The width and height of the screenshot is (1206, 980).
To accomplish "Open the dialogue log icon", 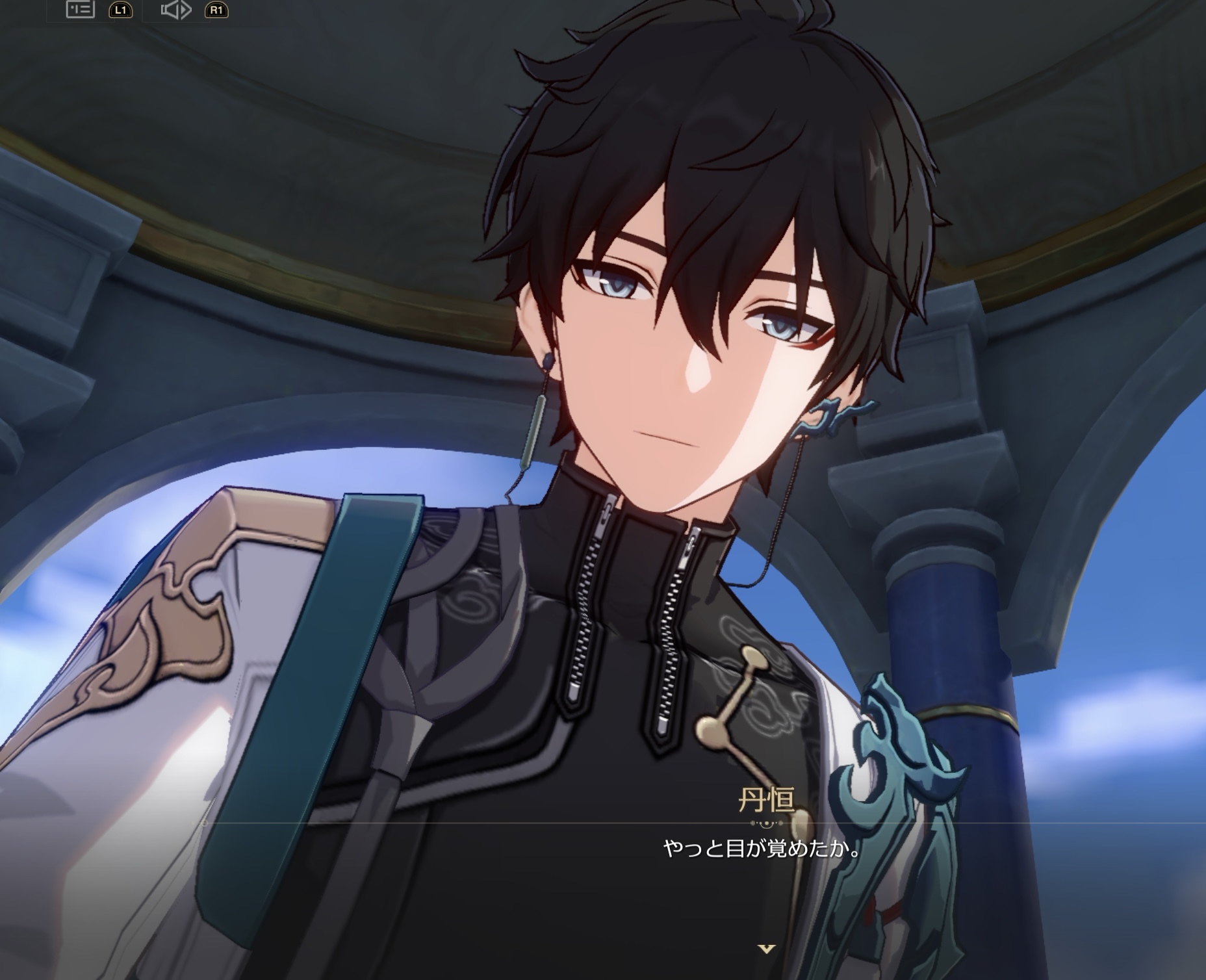I will coord(81,9).
